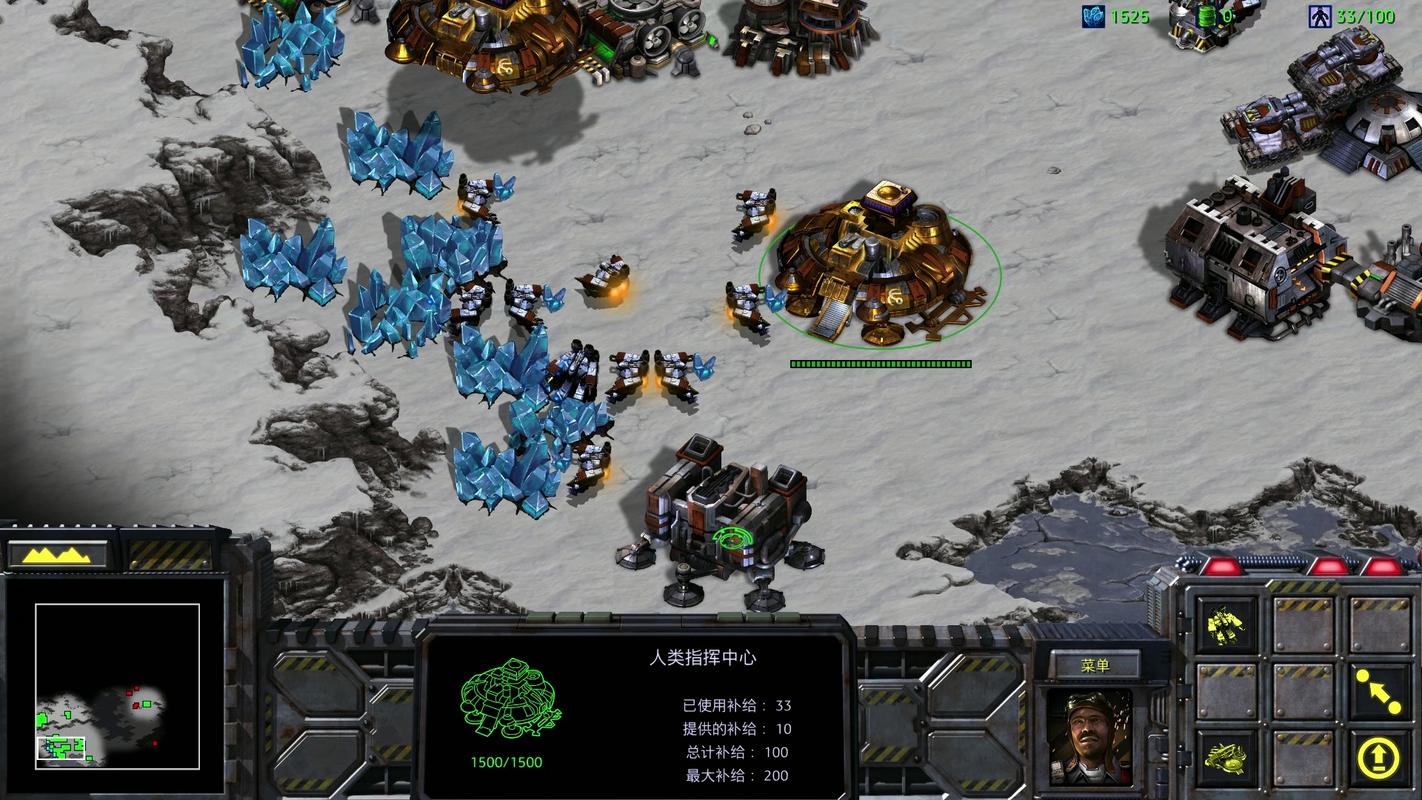This screenshot has height=800, width=1422.
Task: Train an SCV from the command card
Action: point(1227,625)
